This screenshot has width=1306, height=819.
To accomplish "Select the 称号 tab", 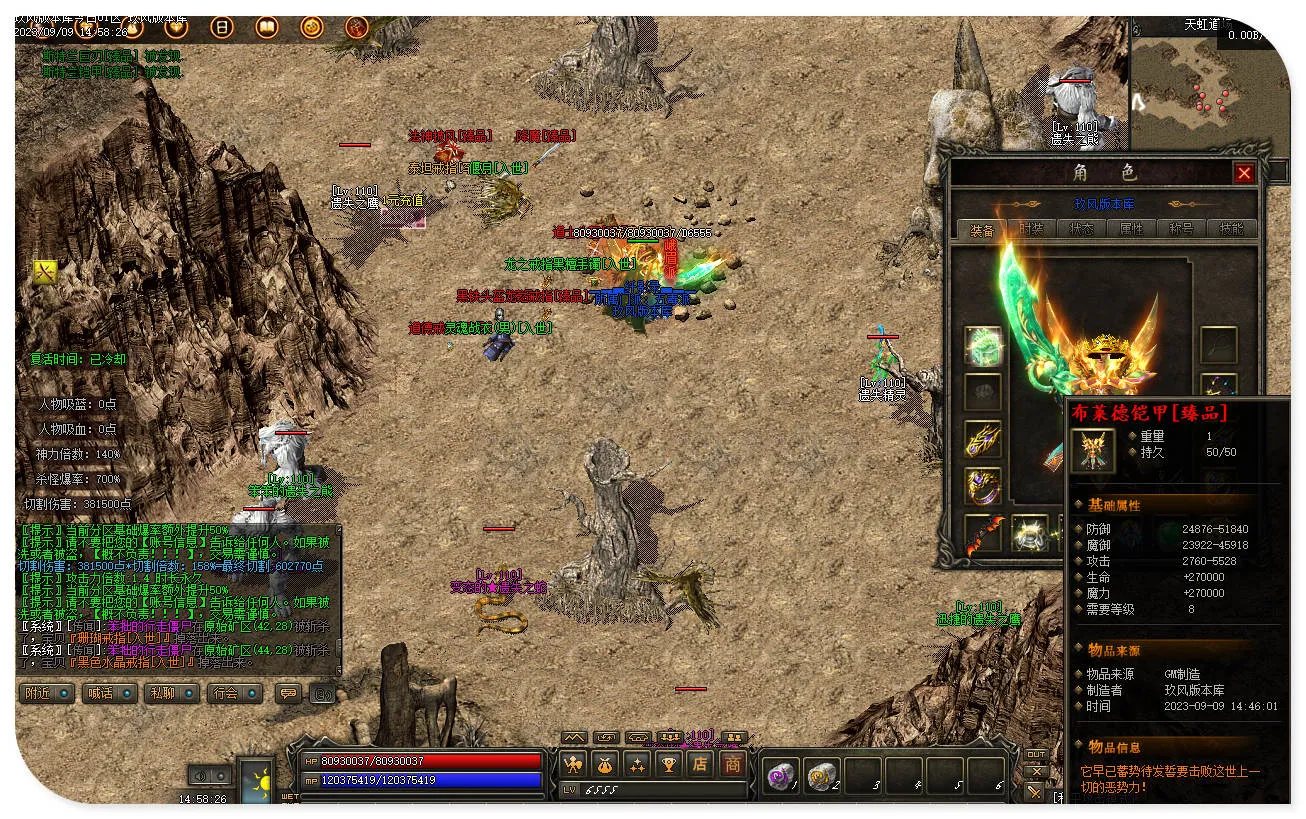I will click(1181, 229).
